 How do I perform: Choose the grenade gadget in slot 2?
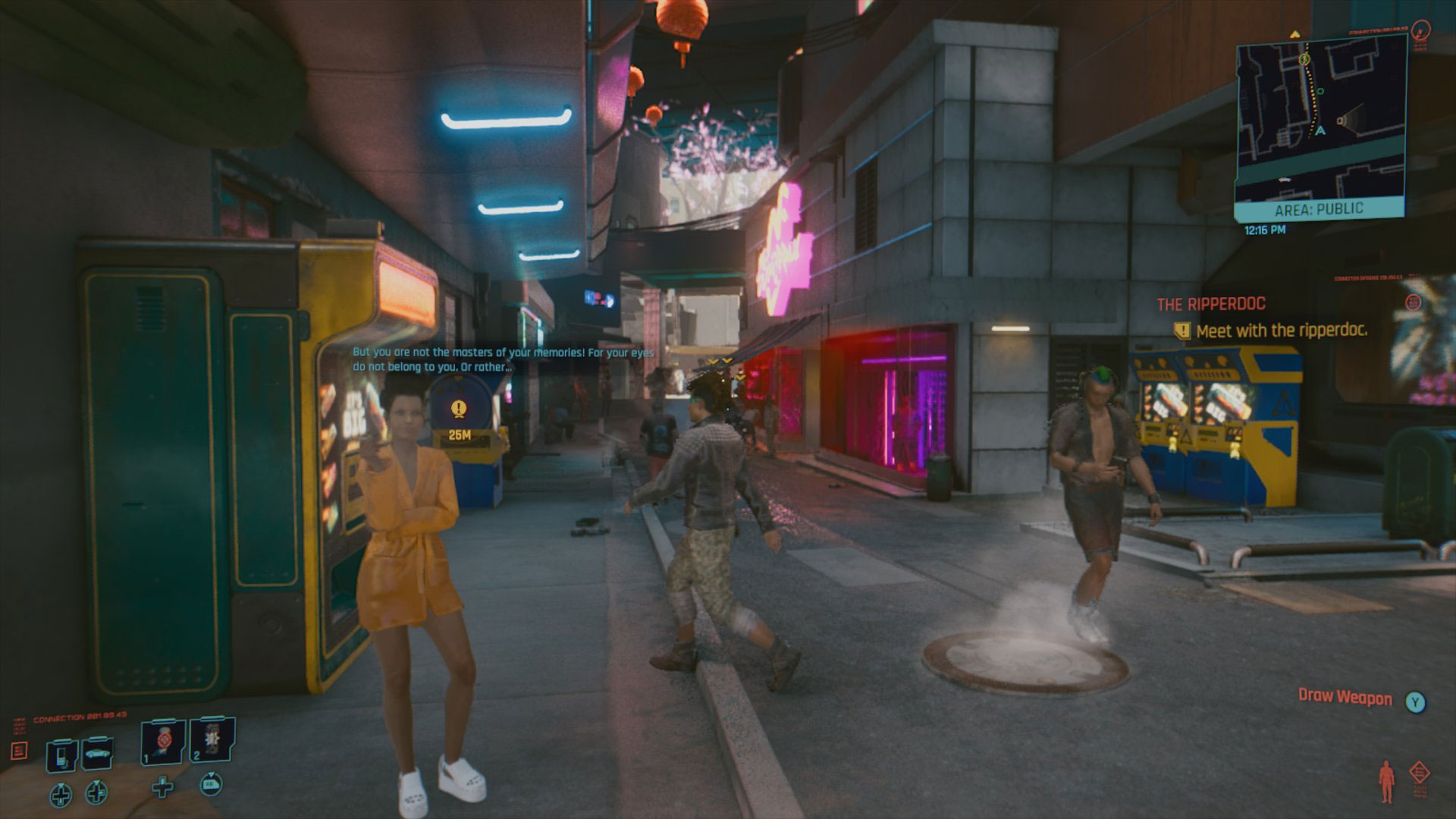click(x=211, y=739)
